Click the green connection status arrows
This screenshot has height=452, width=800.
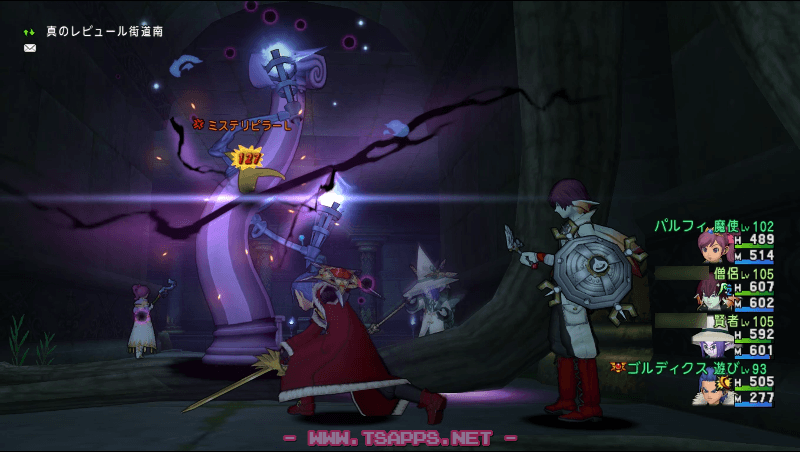(x=30, y=32)
